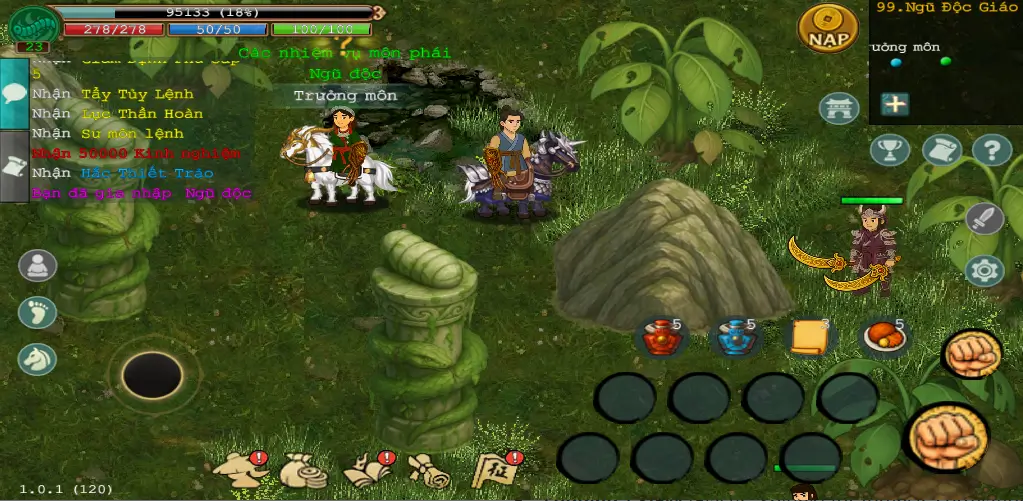Use the red health potion slot
Viewport: 1023px width, 501px height.
[660, 339]
